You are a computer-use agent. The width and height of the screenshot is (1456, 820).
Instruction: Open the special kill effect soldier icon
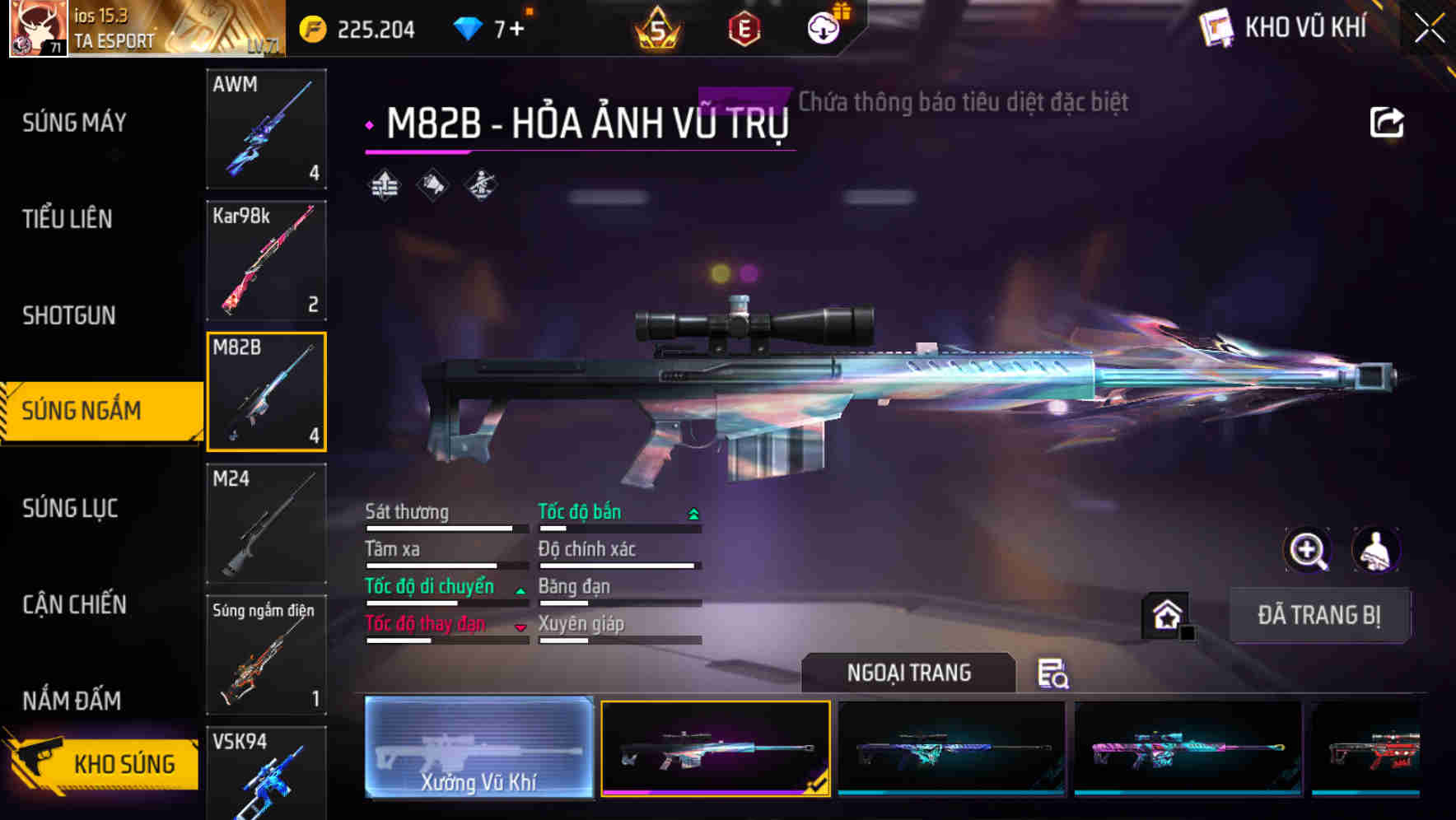point(480,185)
